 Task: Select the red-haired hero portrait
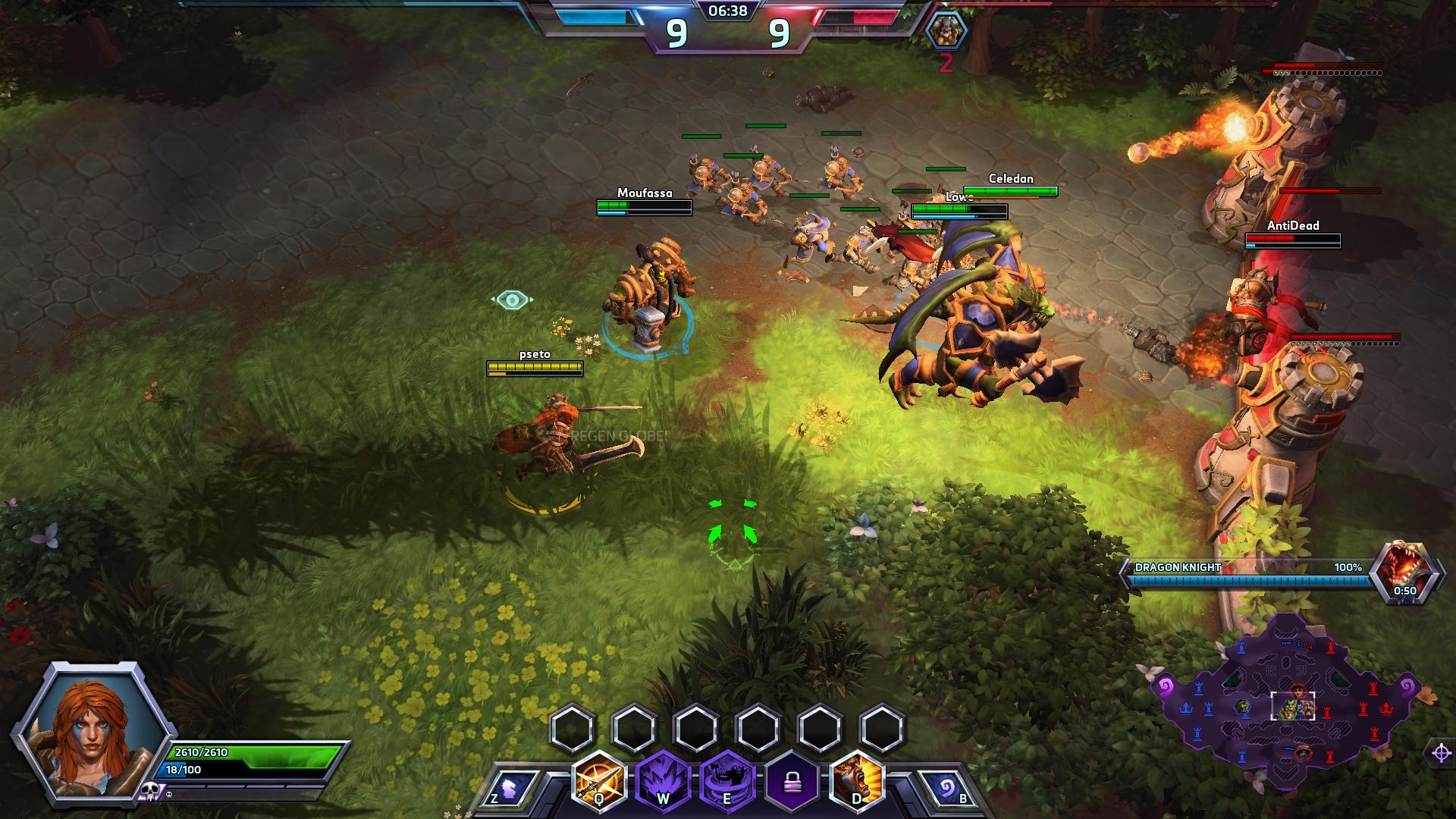[89, 730]
